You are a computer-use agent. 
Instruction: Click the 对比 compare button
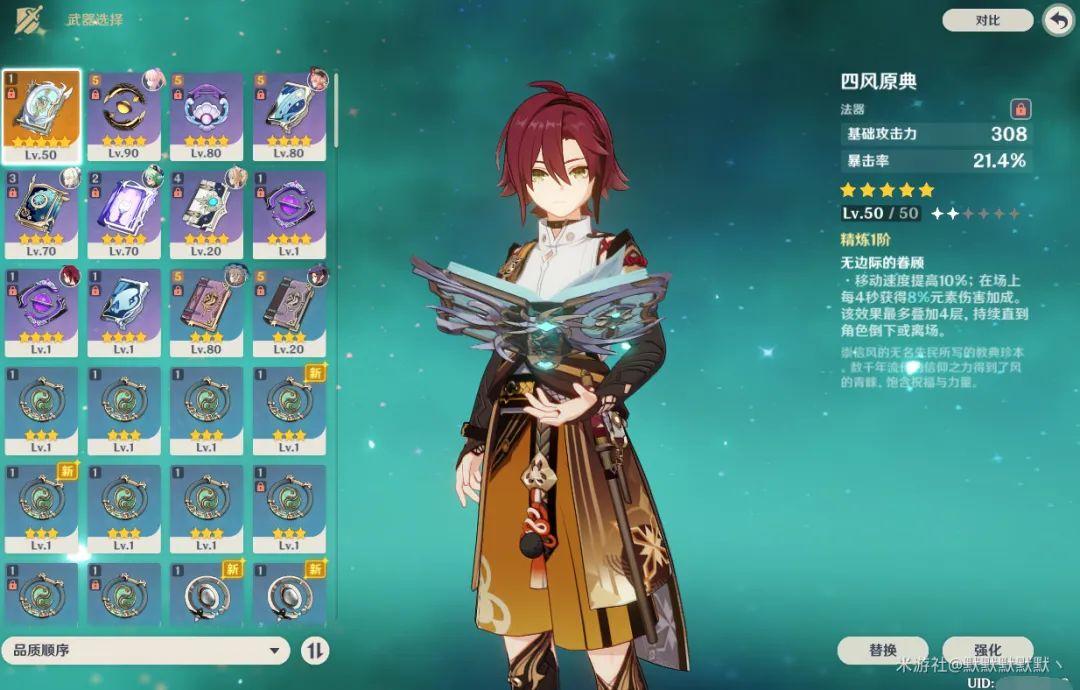(x=987, y=20)
